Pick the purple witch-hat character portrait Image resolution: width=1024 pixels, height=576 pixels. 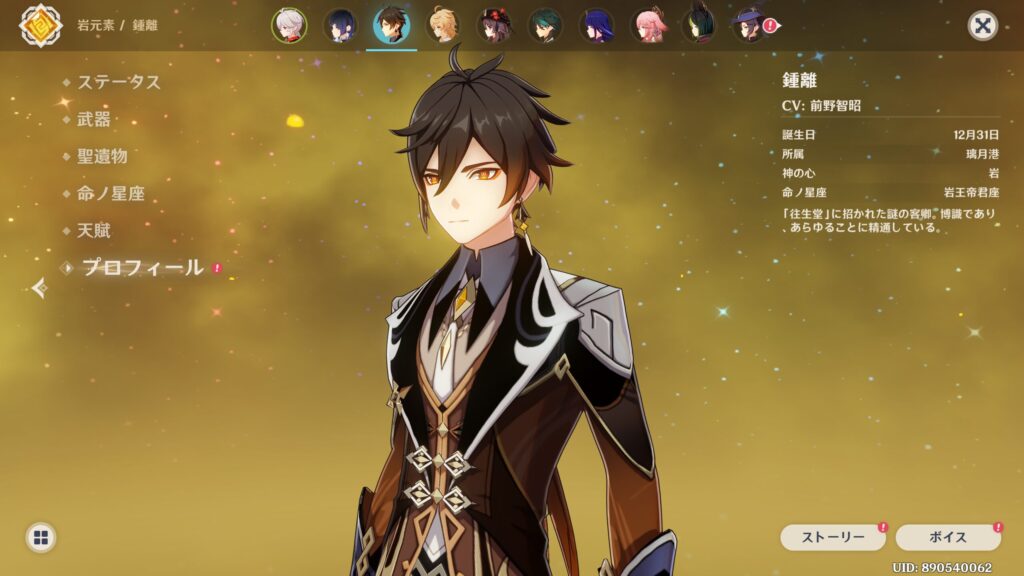click(x=749, y=26)
